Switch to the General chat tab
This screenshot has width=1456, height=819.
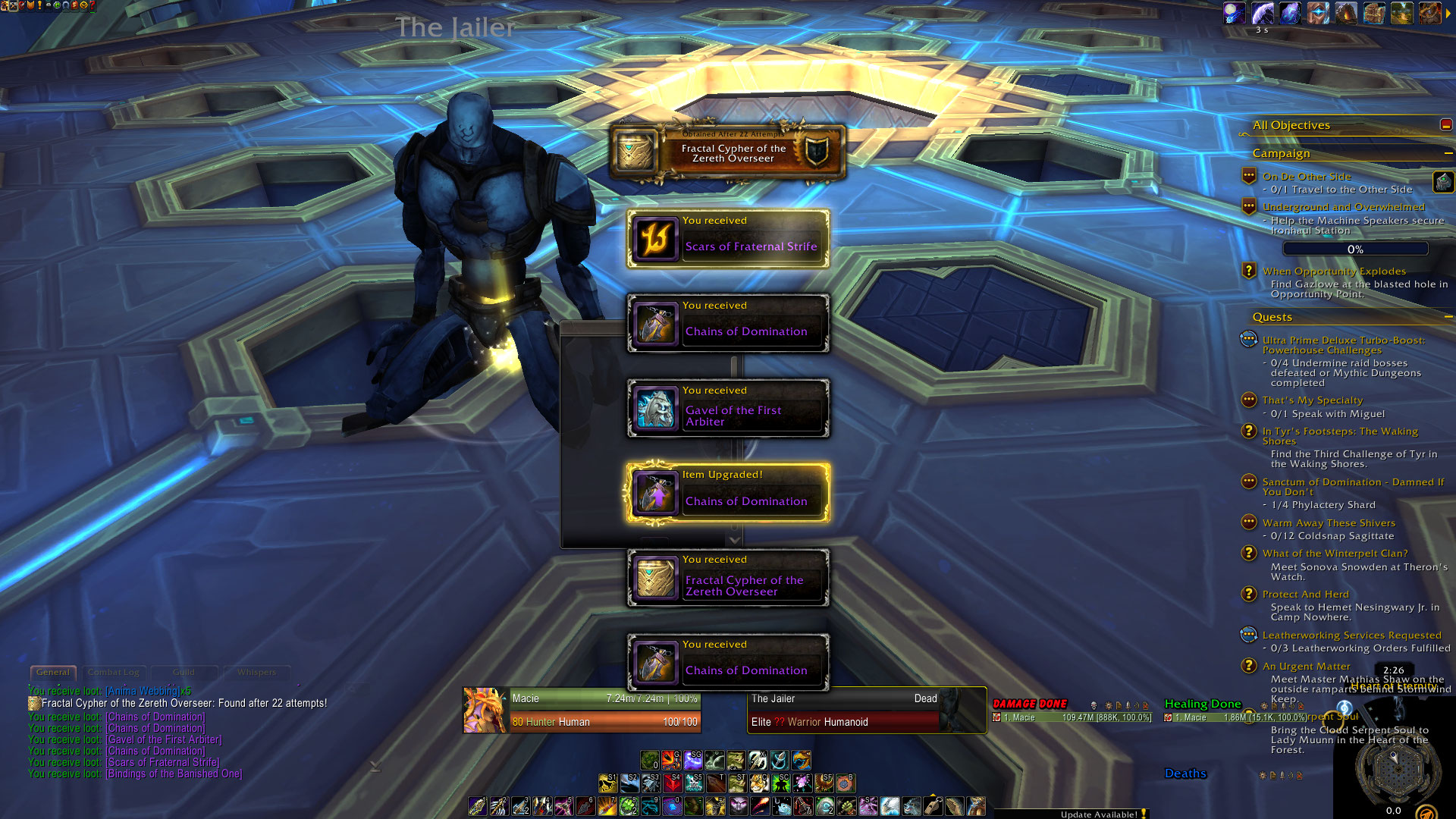pos(53,673)
